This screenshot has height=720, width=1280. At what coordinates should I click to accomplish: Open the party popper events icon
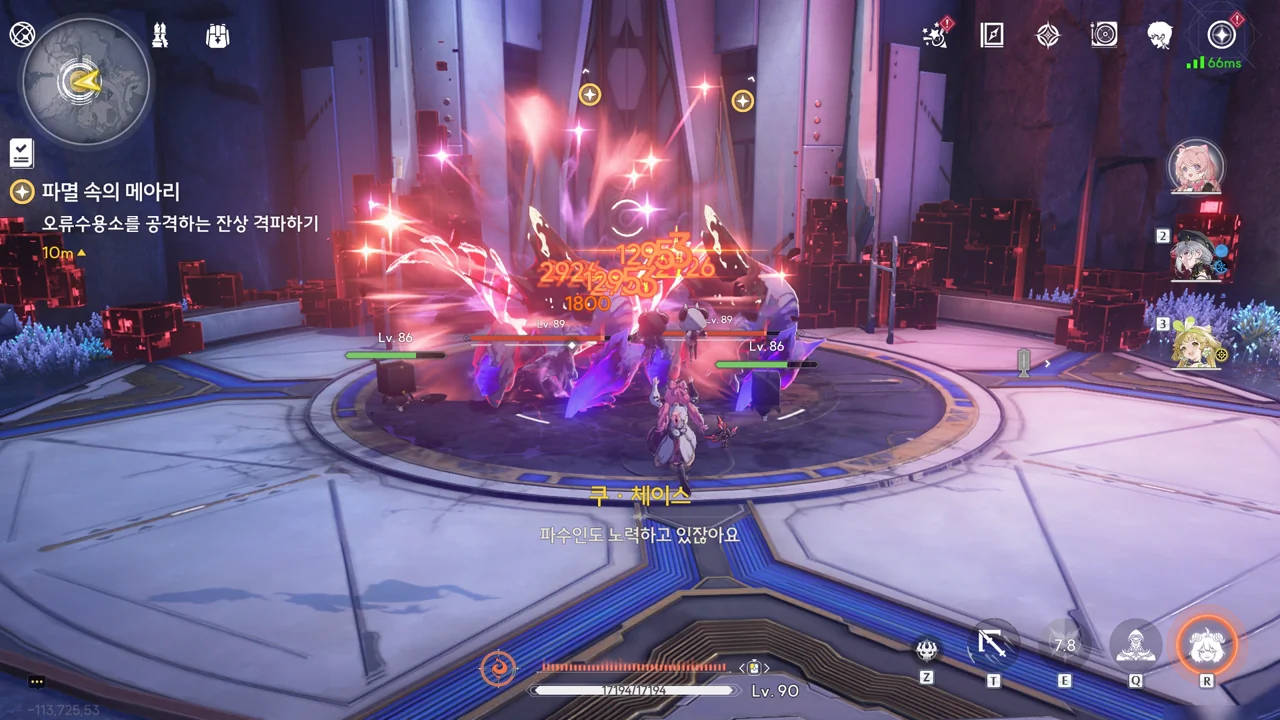coord(935,36)
